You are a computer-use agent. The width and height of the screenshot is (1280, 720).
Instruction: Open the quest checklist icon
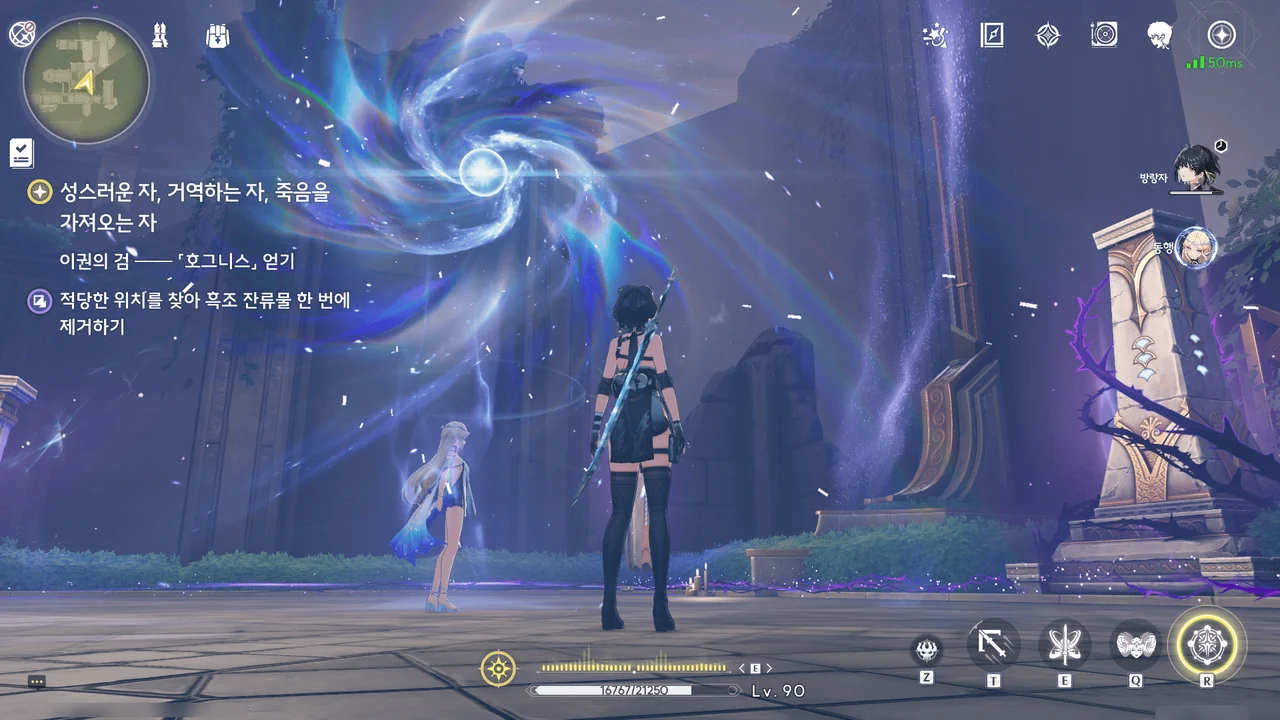[22, 153]
